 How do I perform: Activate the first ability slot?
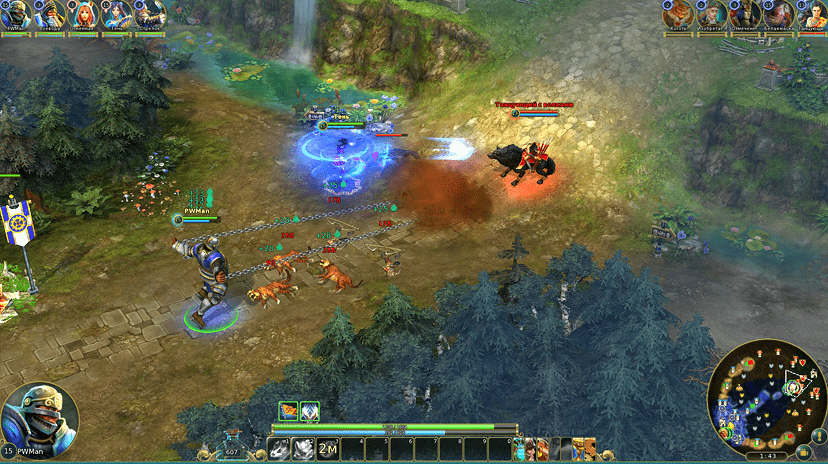pos(279,448)
